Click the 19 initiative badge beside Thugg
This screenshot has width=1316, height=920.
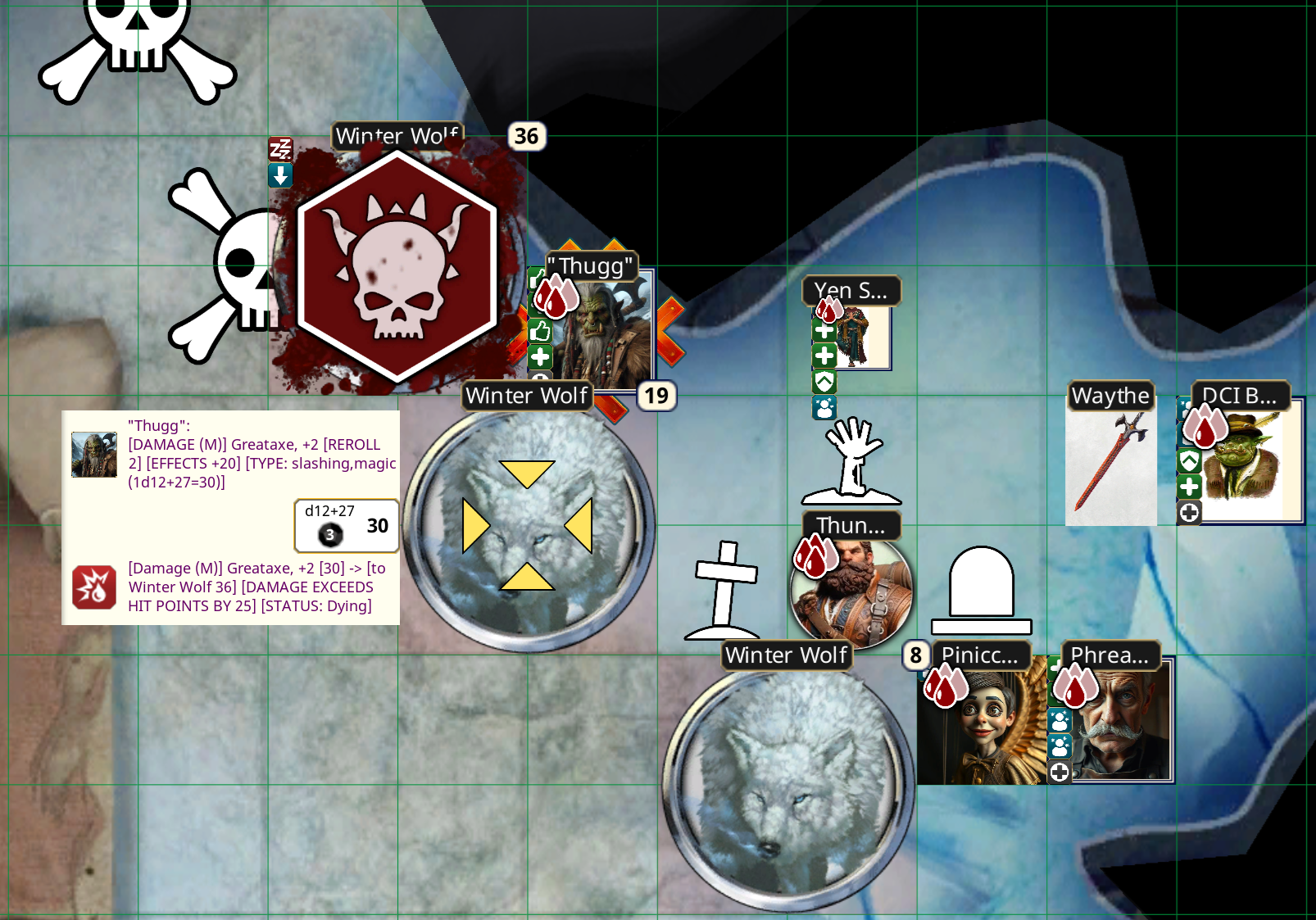(656, 397)
